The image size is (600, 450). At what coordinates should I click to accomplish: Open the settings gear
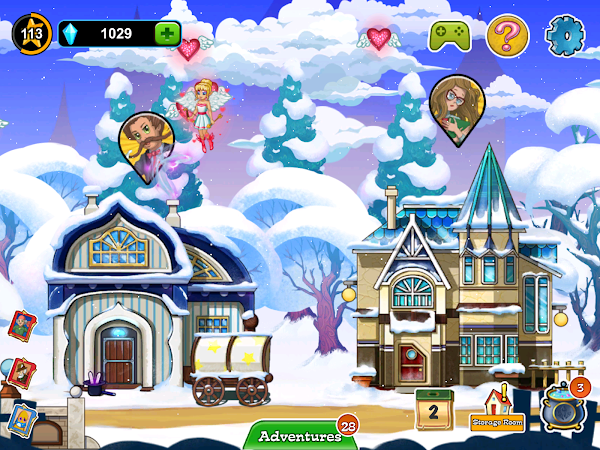coord(563,35)
